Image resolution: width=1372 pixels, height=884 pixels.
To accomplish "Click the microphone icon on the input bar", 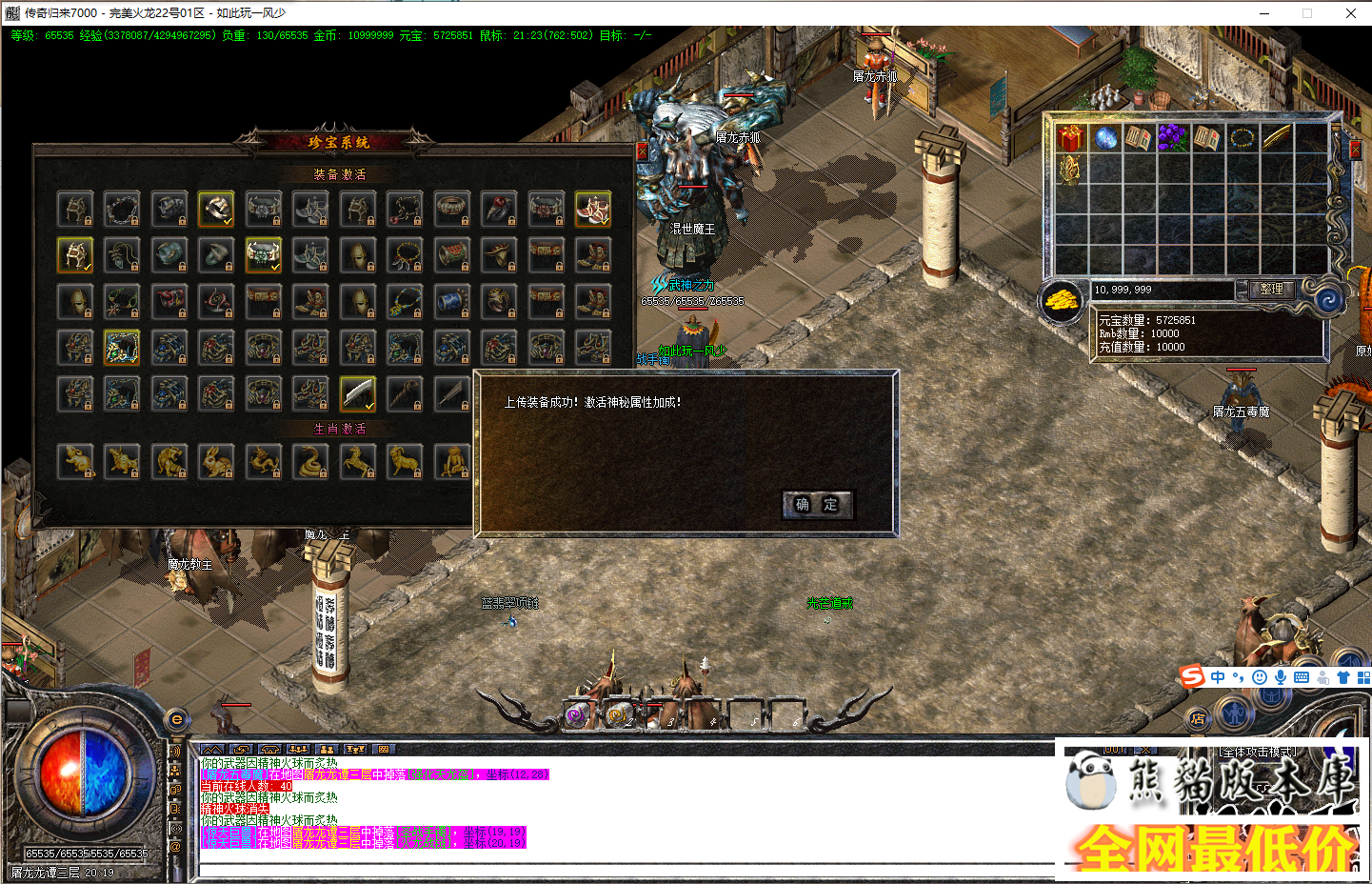I will (1281, 677).
